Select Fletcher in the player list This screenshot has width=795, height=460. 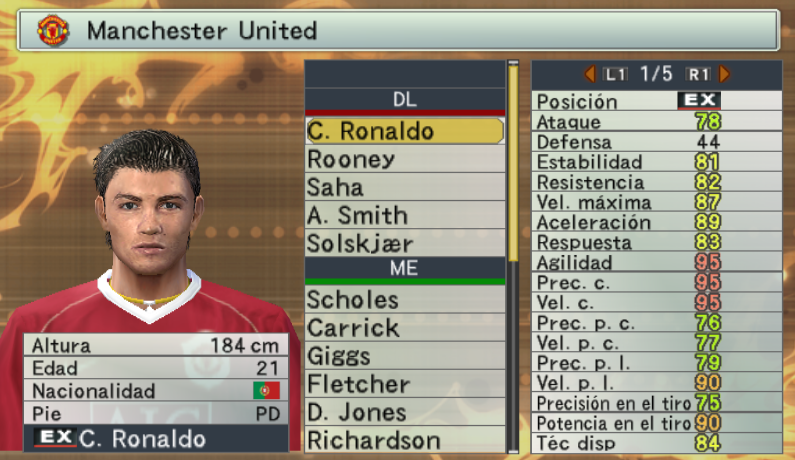click(x=404, y=384)
